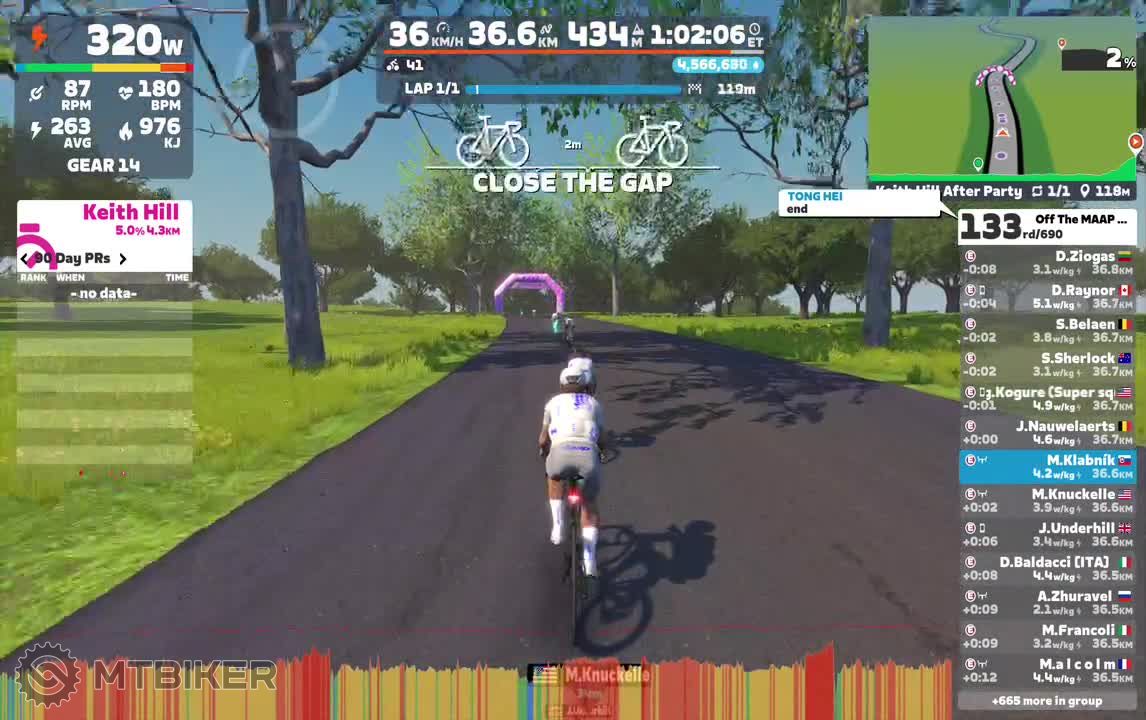Select highlighted rider M.Klabník row
Viewport: 1146px width, 720px height.
(x=1047, y=467)
